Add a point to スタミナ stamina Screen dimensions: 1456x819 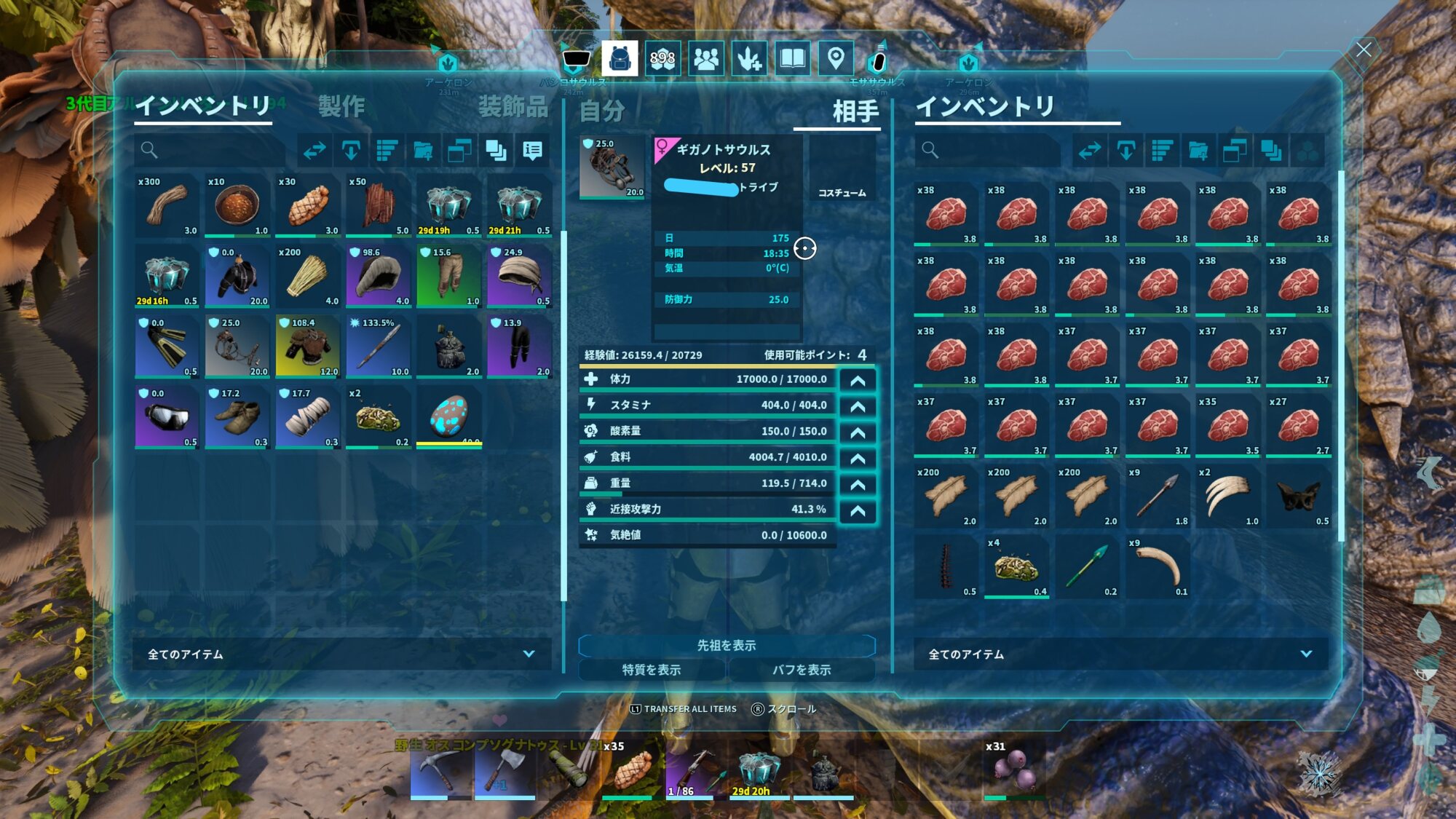click(858, 406)
